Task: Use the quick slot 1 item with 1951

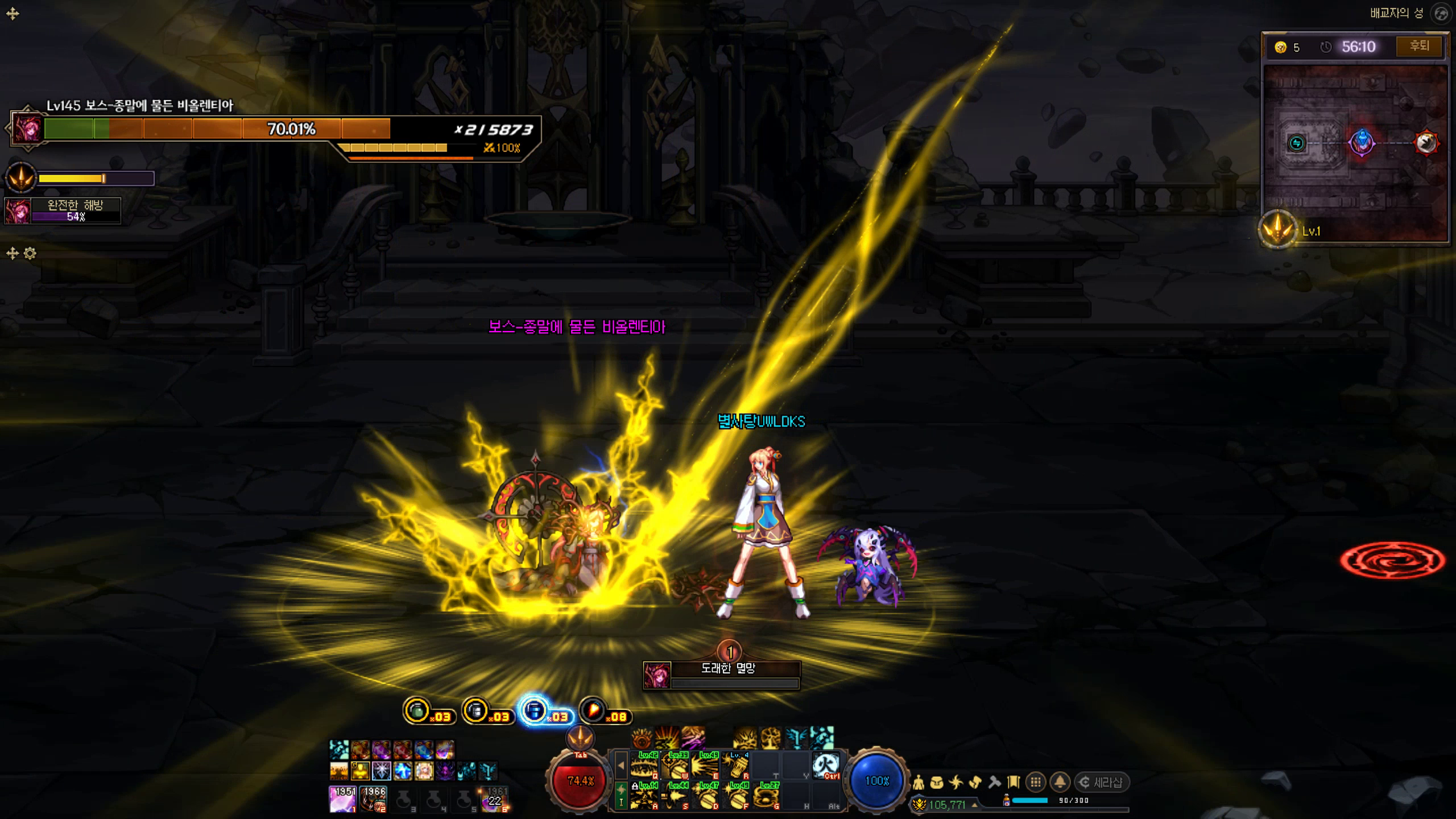Action: coord(342,799)
